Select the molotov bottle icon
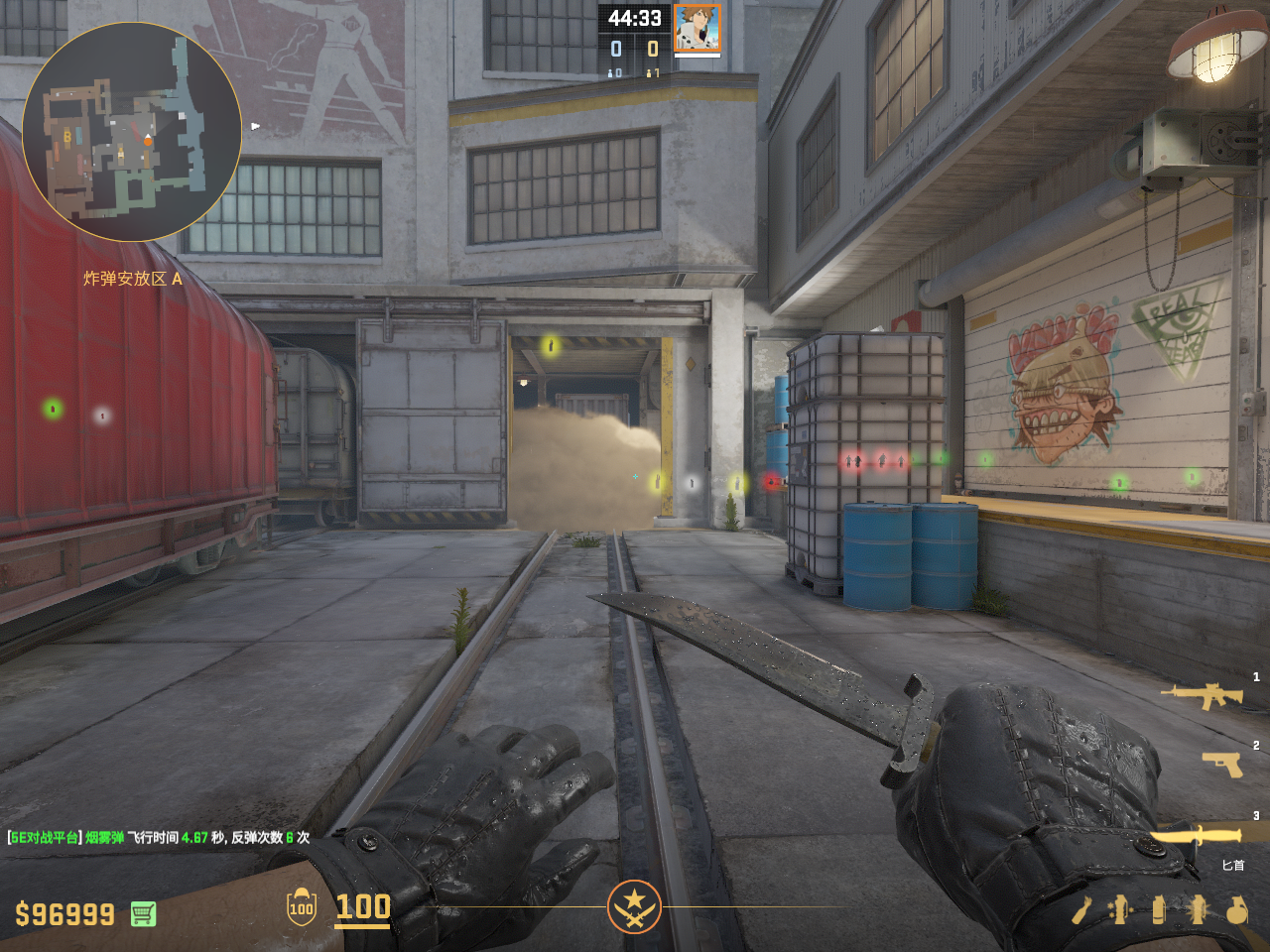Image resolution: width=1270 pixels, height=952 pixels. 1082,909
